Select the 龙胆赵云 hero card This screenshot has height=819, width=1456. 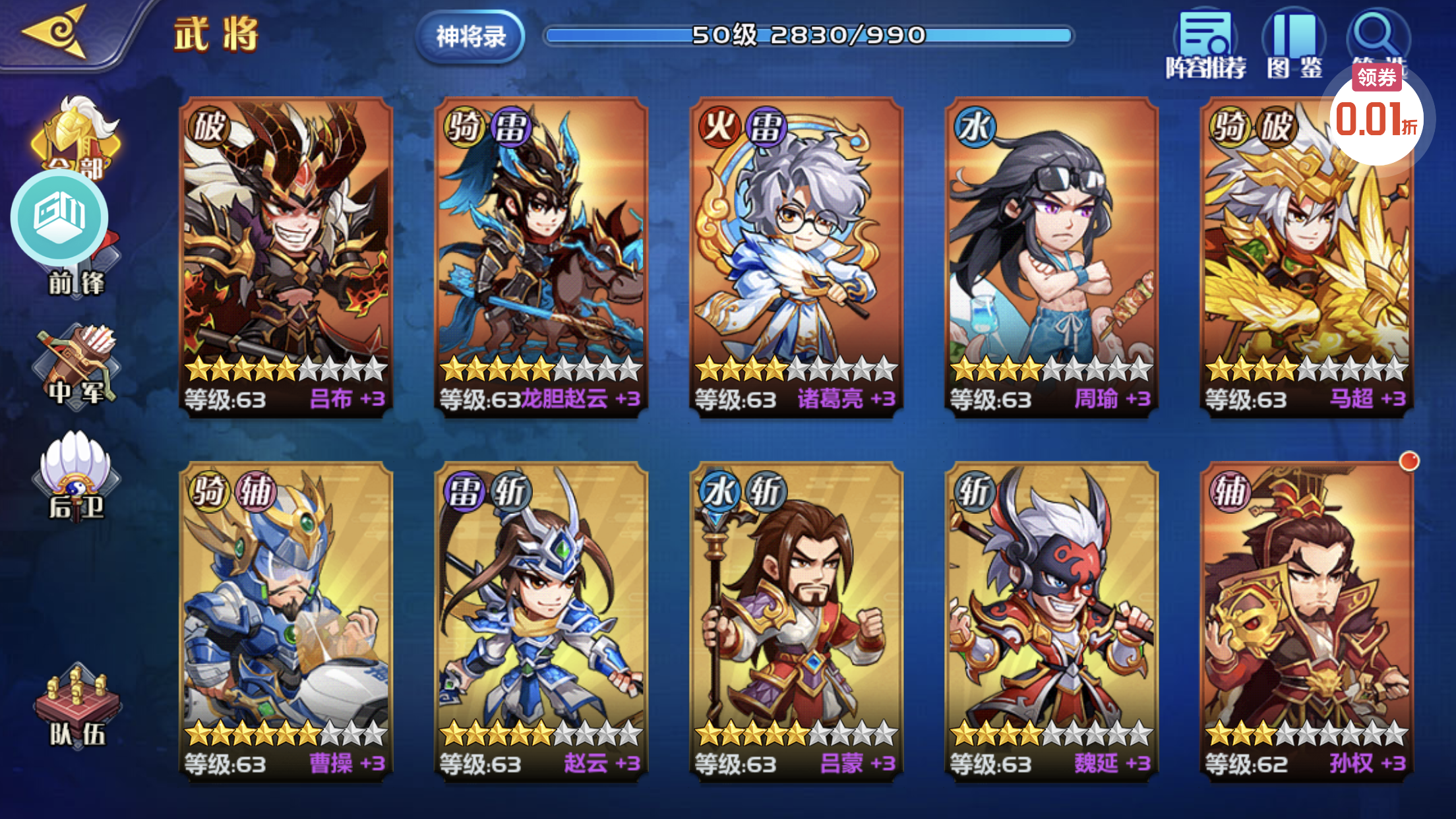(x=541, y=257)
